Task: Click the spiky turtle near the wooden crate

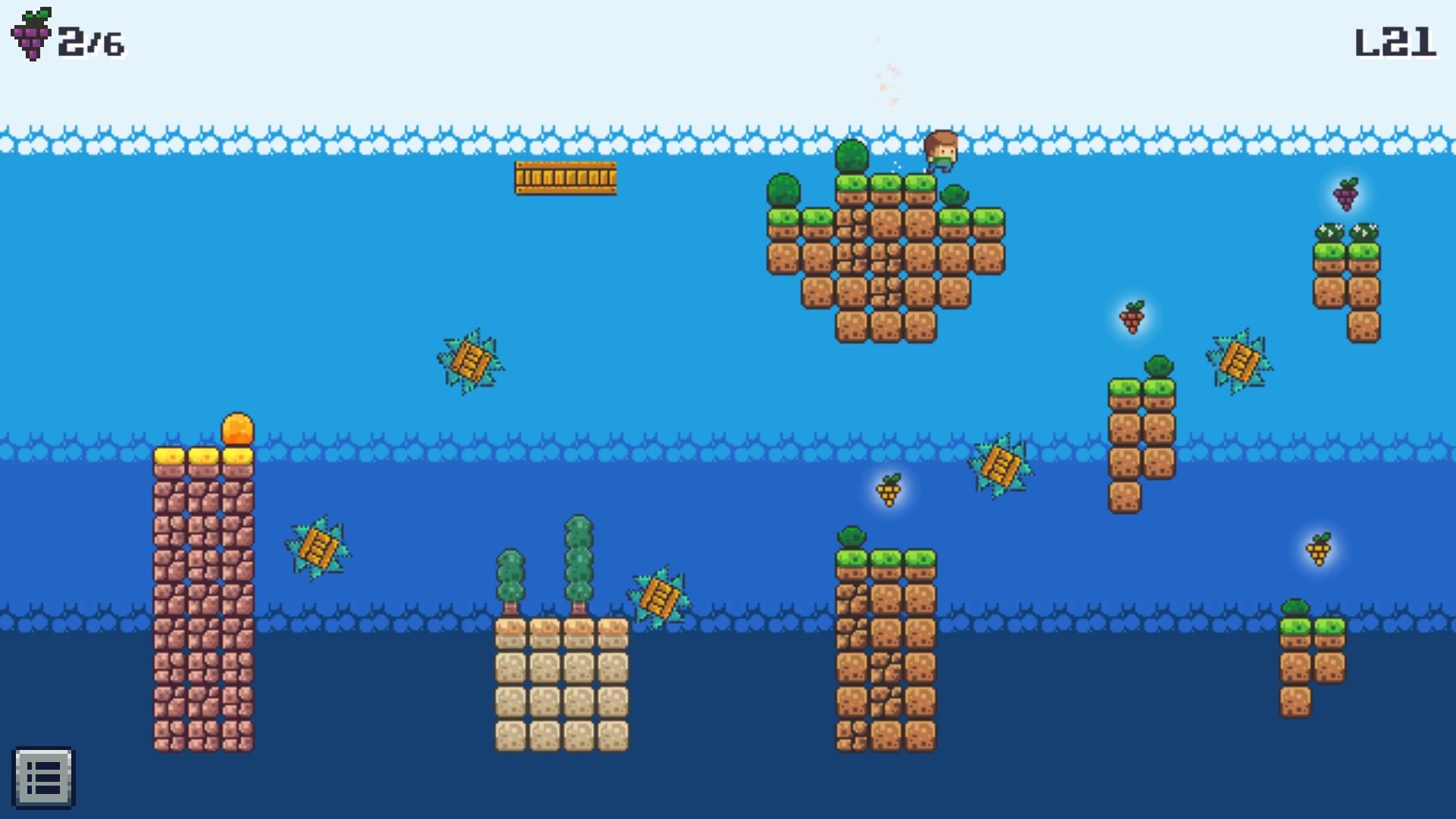Action: pyautogui.click(x=470, y=364)
